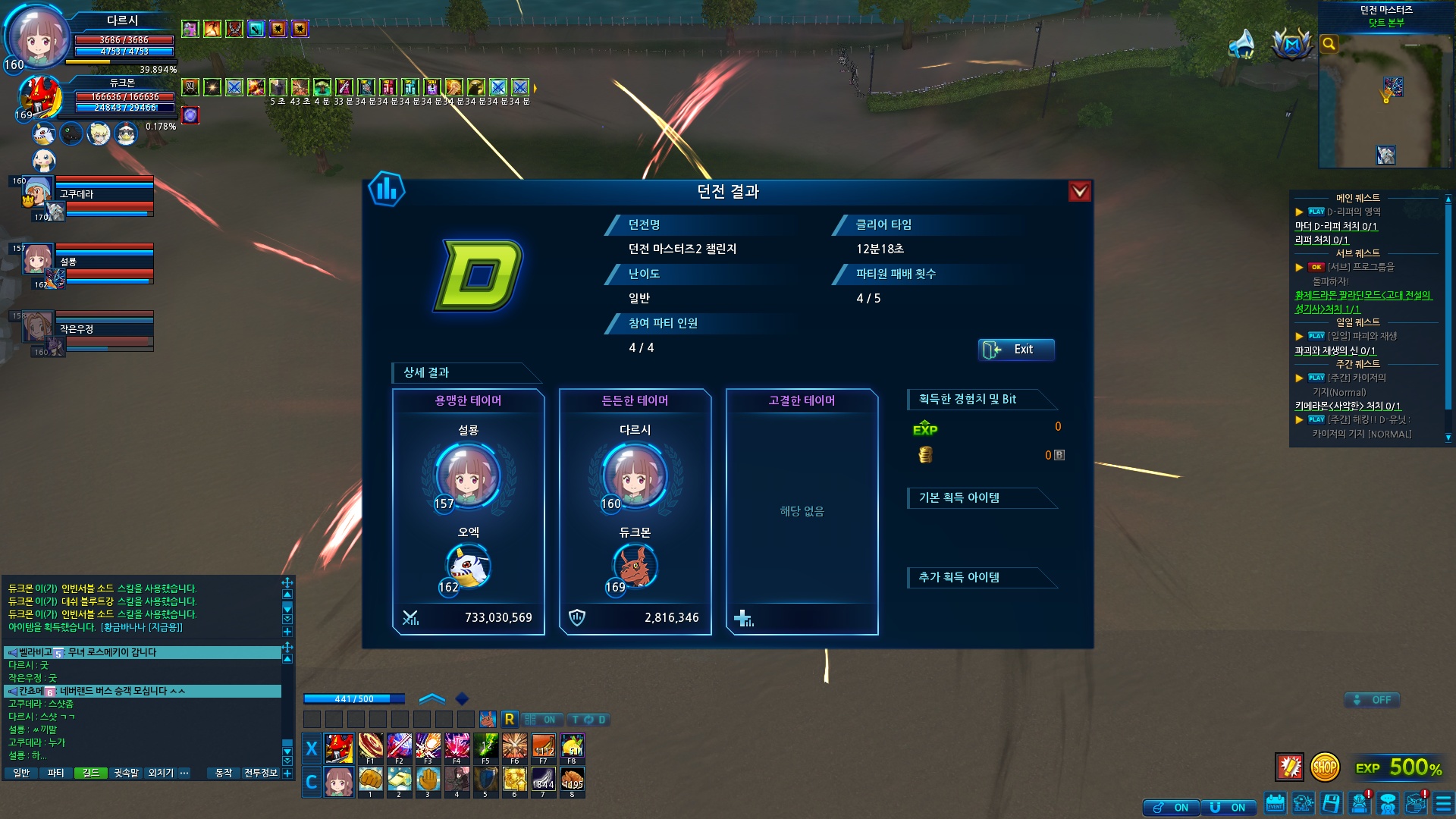Switch chat to the 일반 tab
The height and width of the screenshot is (819, 1456).
pyautogui.click(x=21, y=773)
